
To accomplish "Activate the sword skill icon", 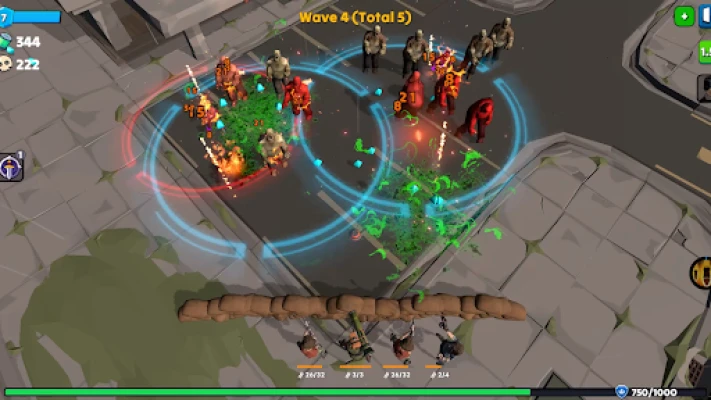I will click(x=11, y=167).
